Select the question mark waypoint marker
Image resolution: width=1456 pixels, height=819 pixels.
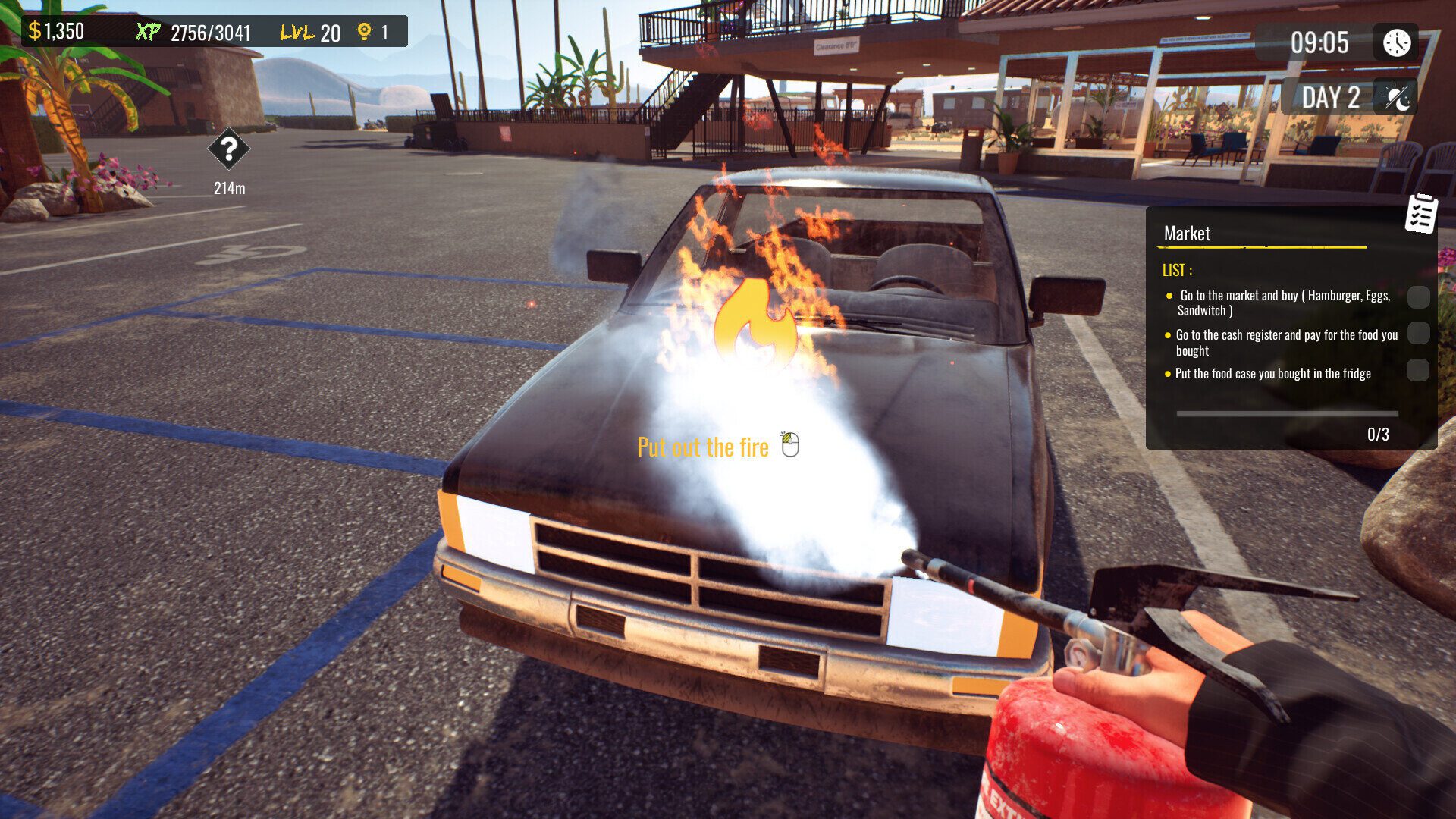[228, 149]
